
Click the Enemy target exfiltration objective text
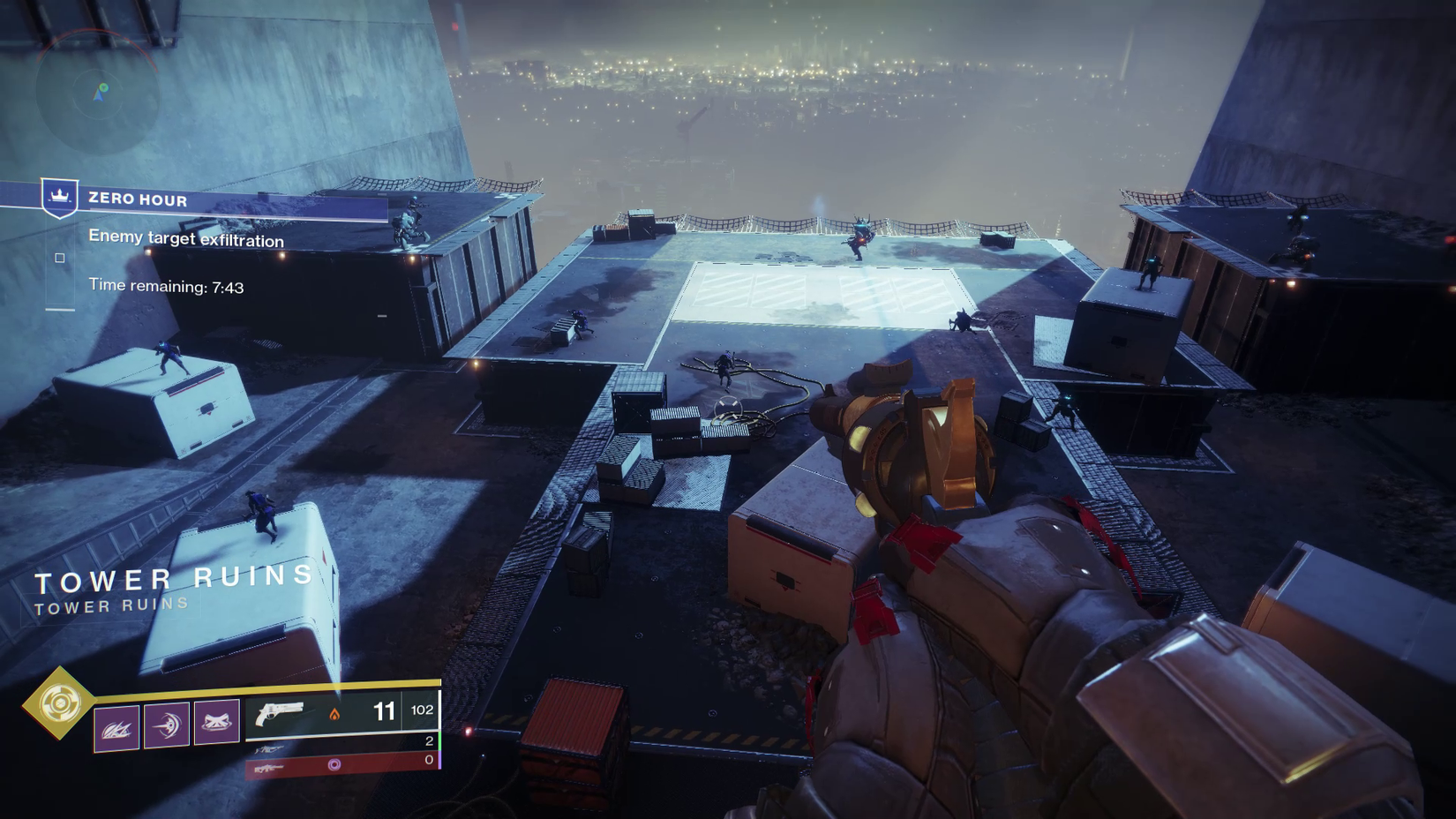(185, 239)
